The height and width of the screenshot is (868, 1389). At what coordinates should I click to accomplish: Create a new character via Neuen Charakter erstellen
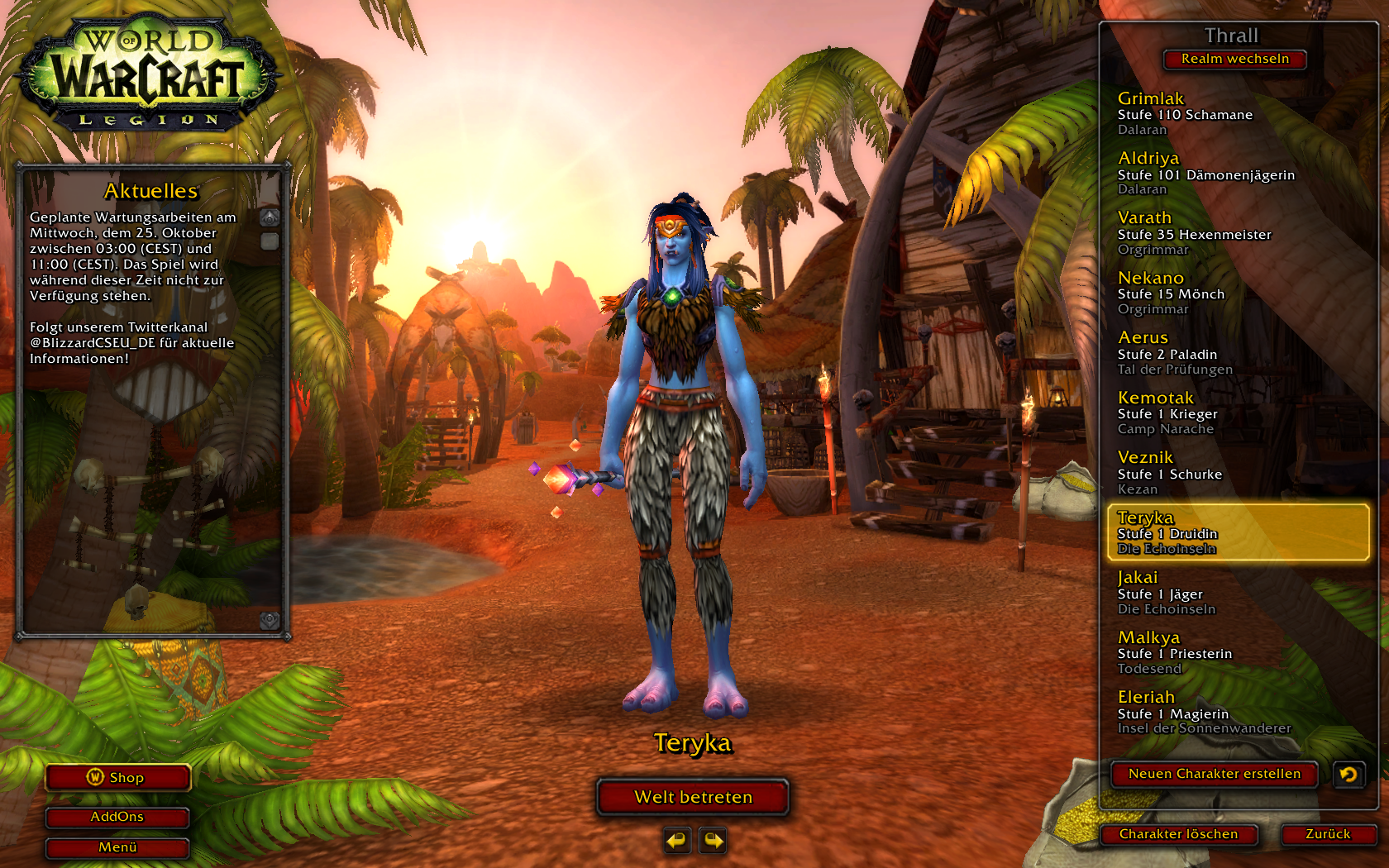[1214, 774]
